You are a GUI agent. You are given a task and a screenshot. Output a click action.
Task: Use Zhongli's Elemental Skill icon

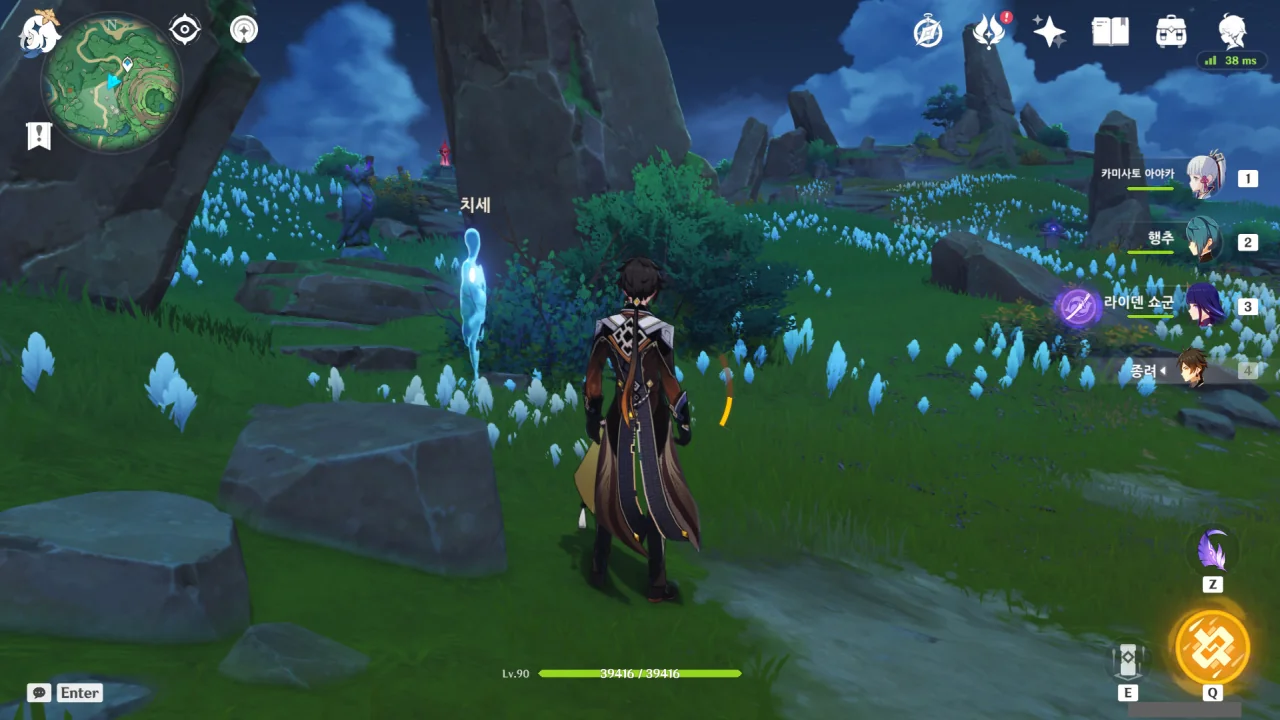click(x=1127, y=657)
